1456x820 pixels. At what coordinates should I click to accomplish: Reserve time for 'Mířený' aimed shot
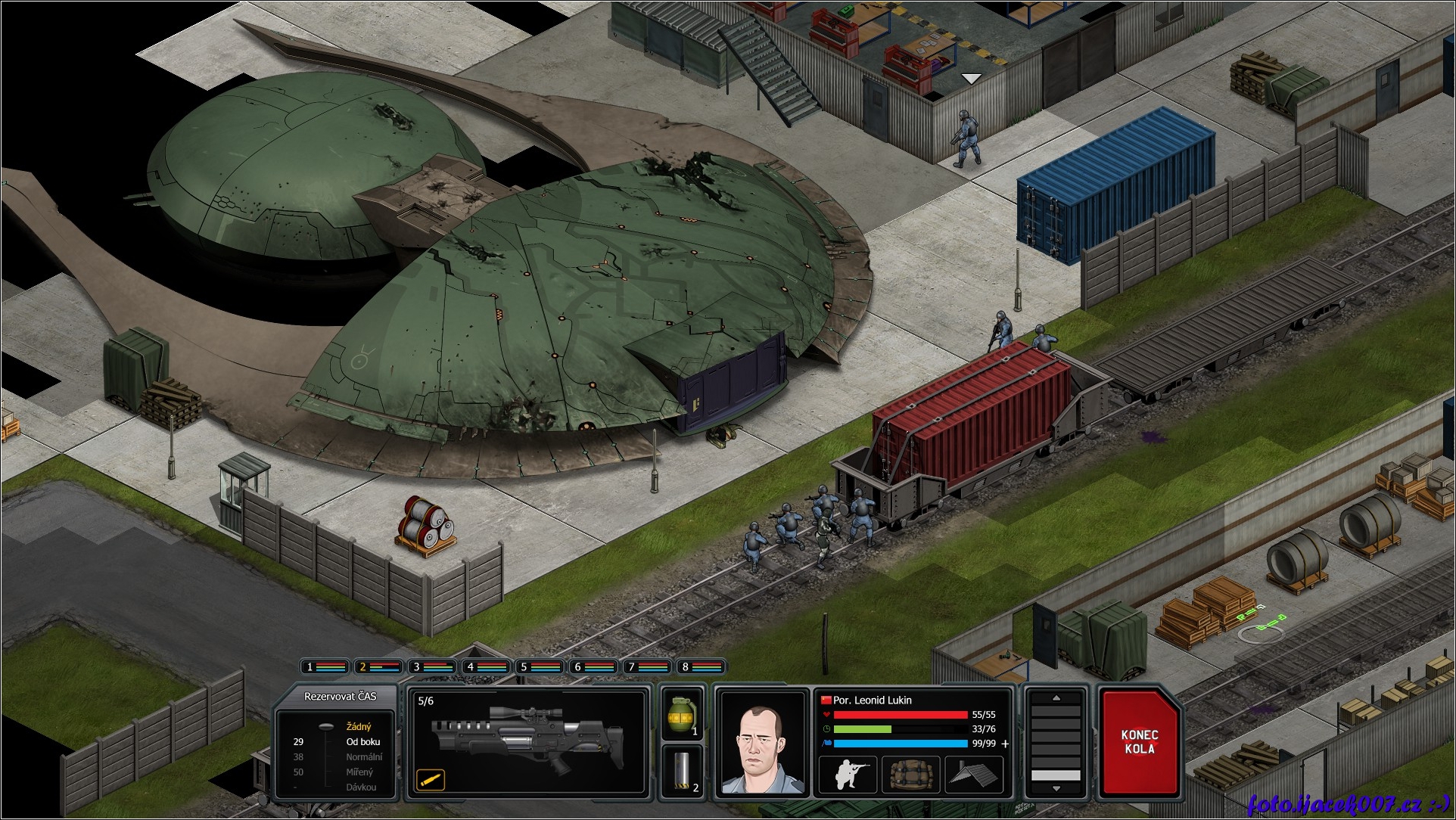point(359,772)
